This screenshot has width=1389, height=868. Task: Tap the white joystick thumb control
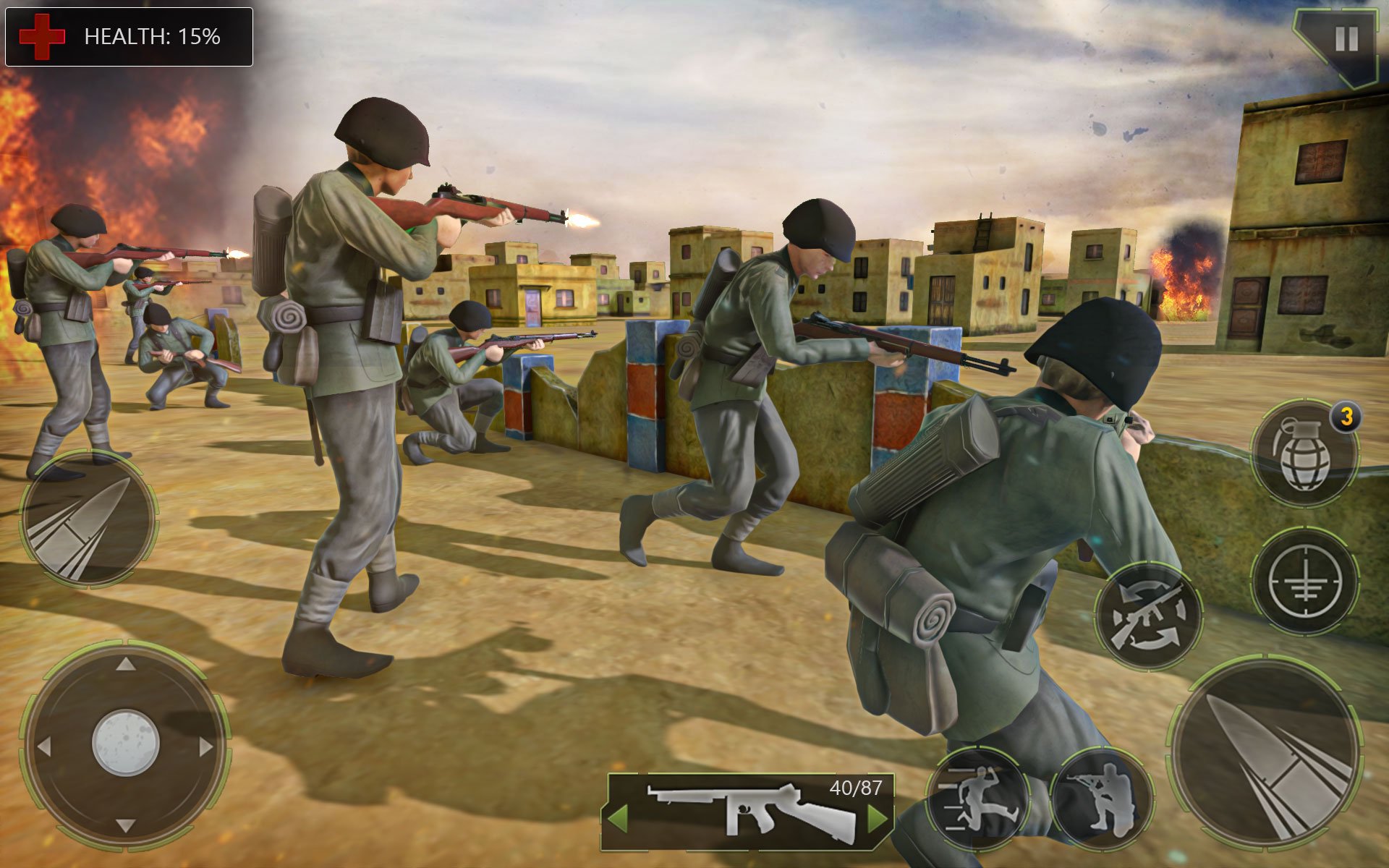(125, 743)
